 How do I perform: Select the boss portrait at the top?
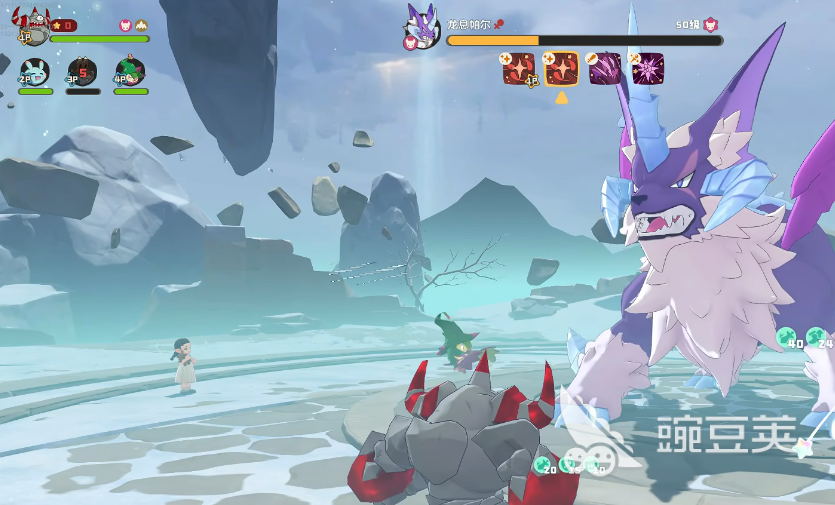(x=422, y=26)
